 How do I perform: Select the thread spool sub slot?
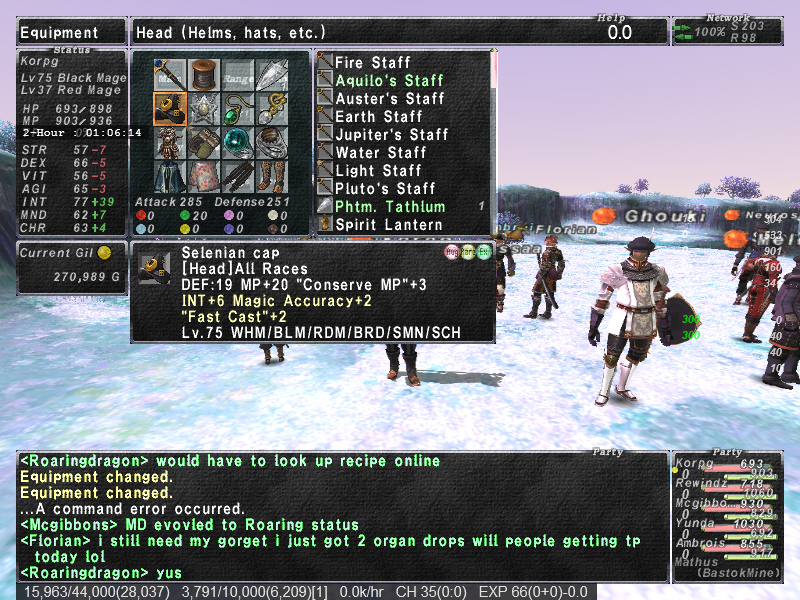click(x=204, y=75)
